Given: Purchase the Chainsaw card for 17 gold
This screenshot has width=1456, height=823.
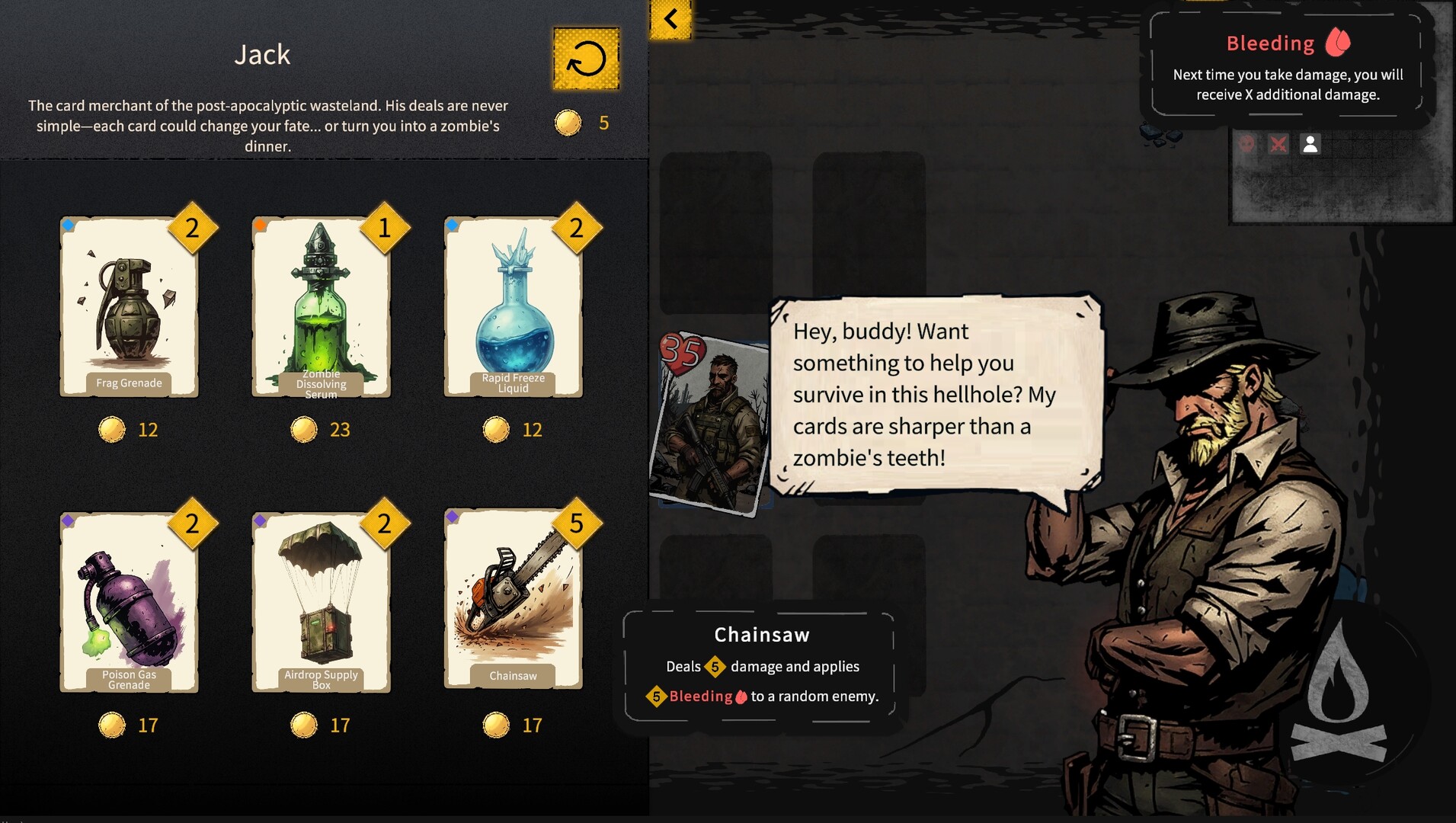Looking at the screenshot, I should [x=512, y=602].
